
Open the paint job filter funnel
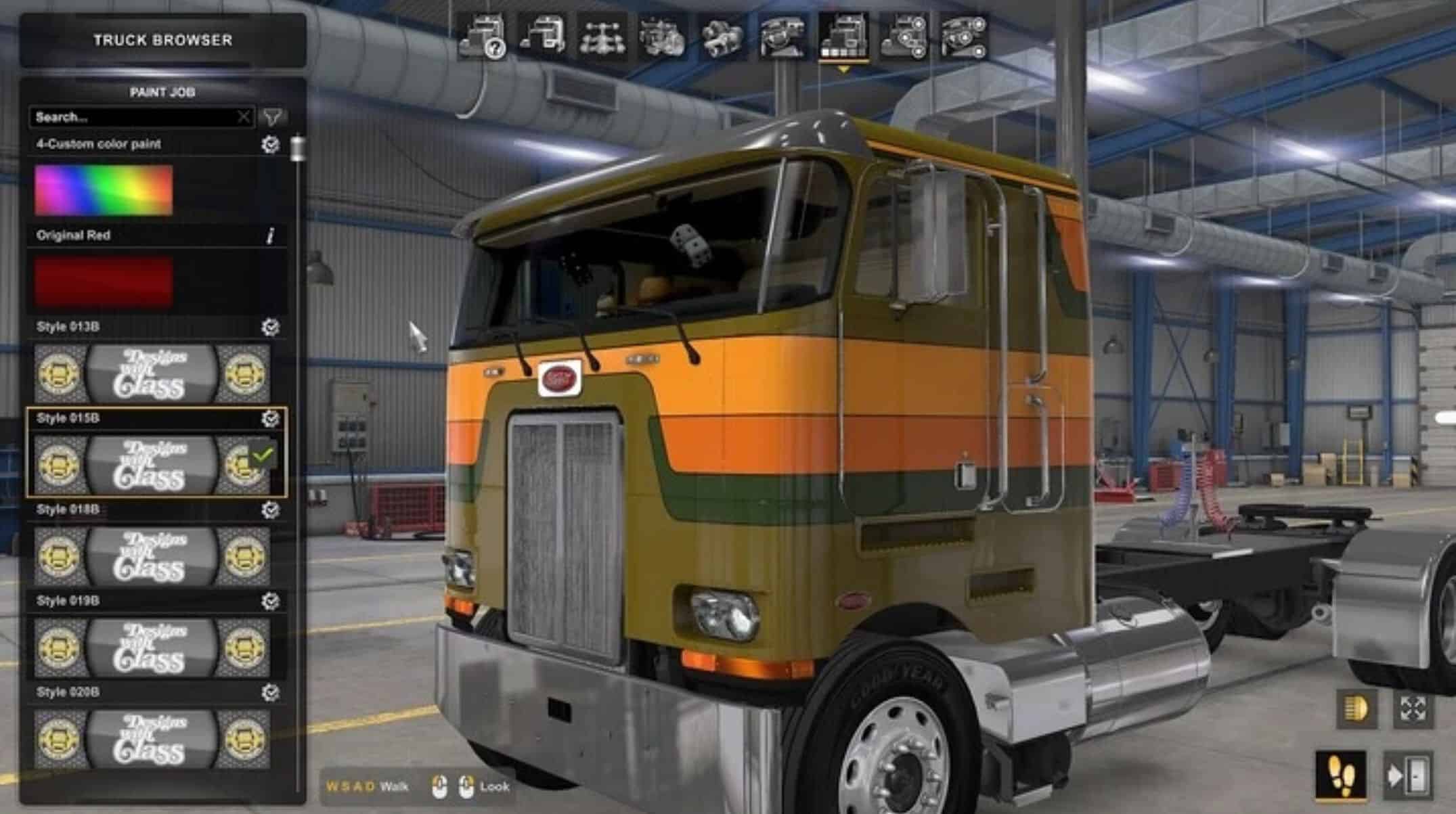pyautogui.click(x=272, y=117)
